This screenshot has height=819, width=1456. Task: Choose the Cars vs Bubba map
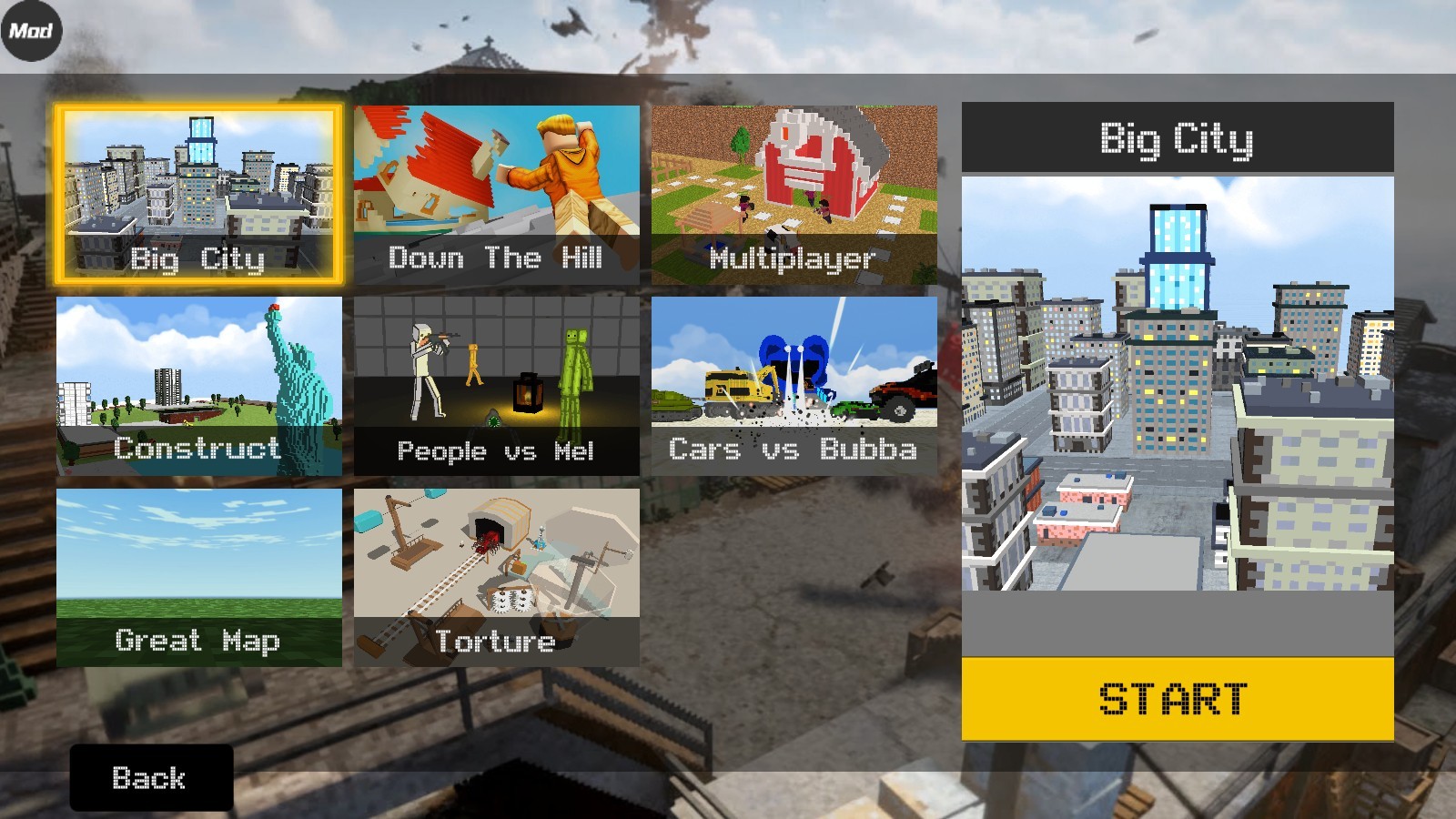coord(794,386)
